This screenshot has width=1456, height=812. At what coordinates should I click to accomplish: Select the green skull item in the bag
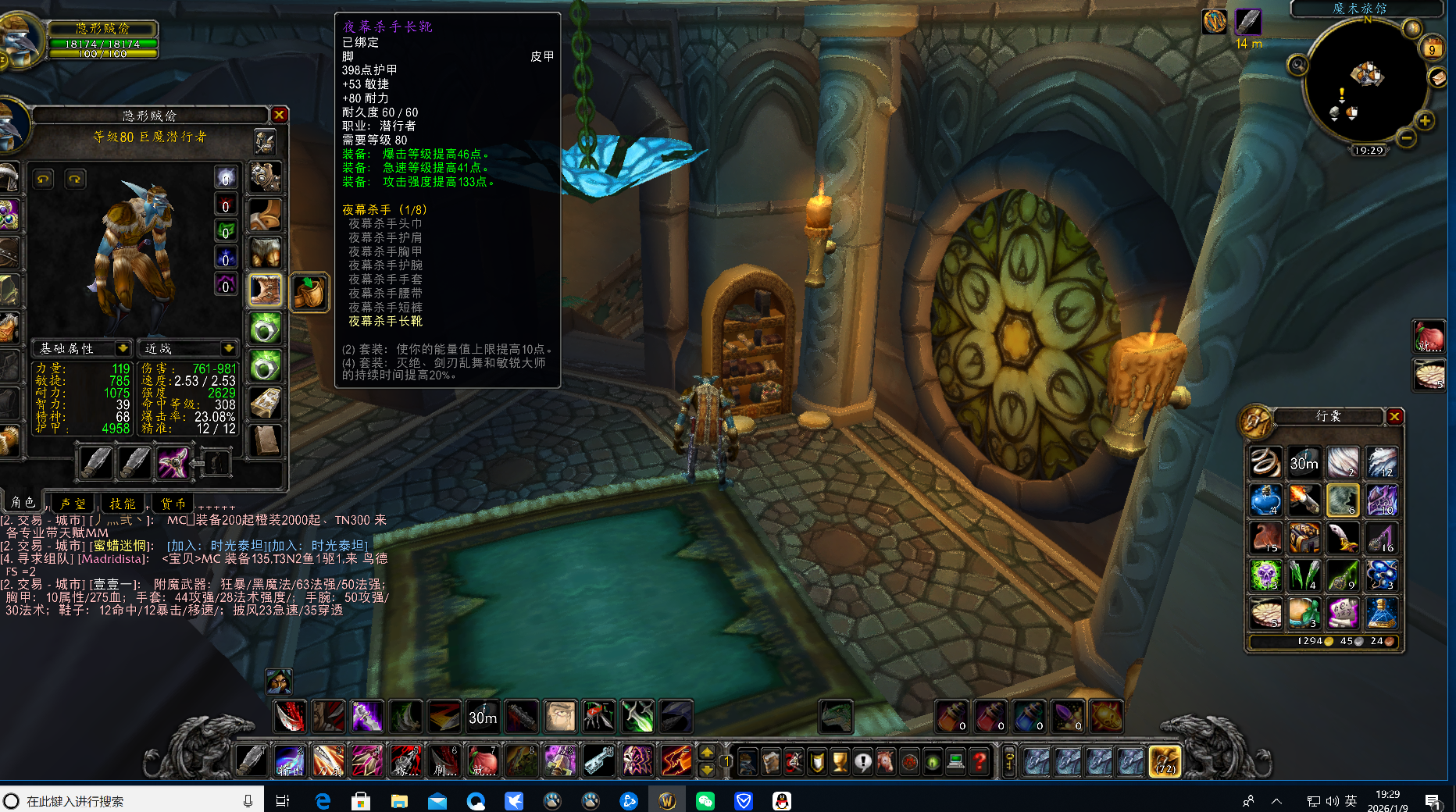point(1265,575)
